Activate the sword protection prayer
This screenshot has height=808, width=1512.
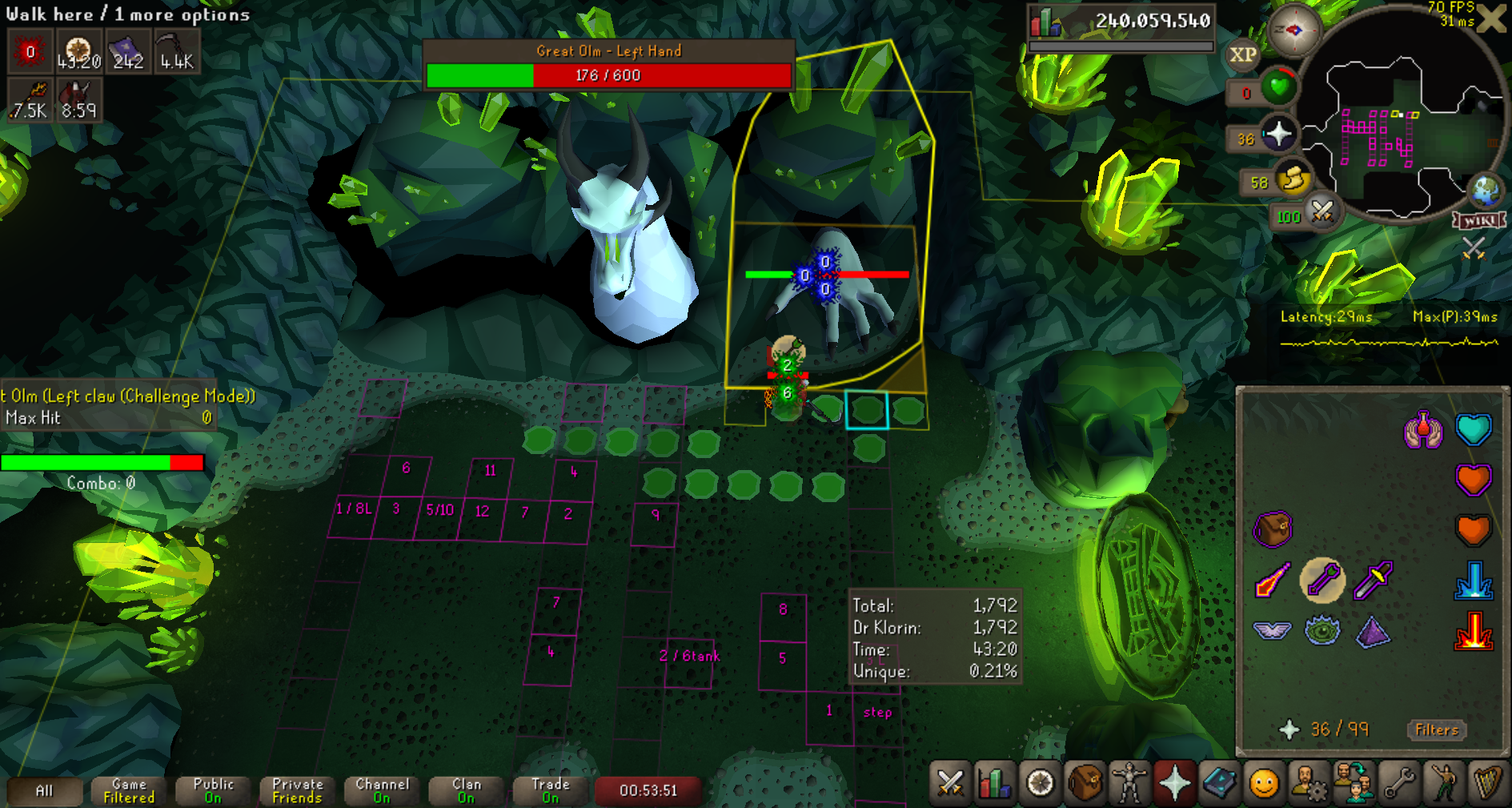[1373, 579]
